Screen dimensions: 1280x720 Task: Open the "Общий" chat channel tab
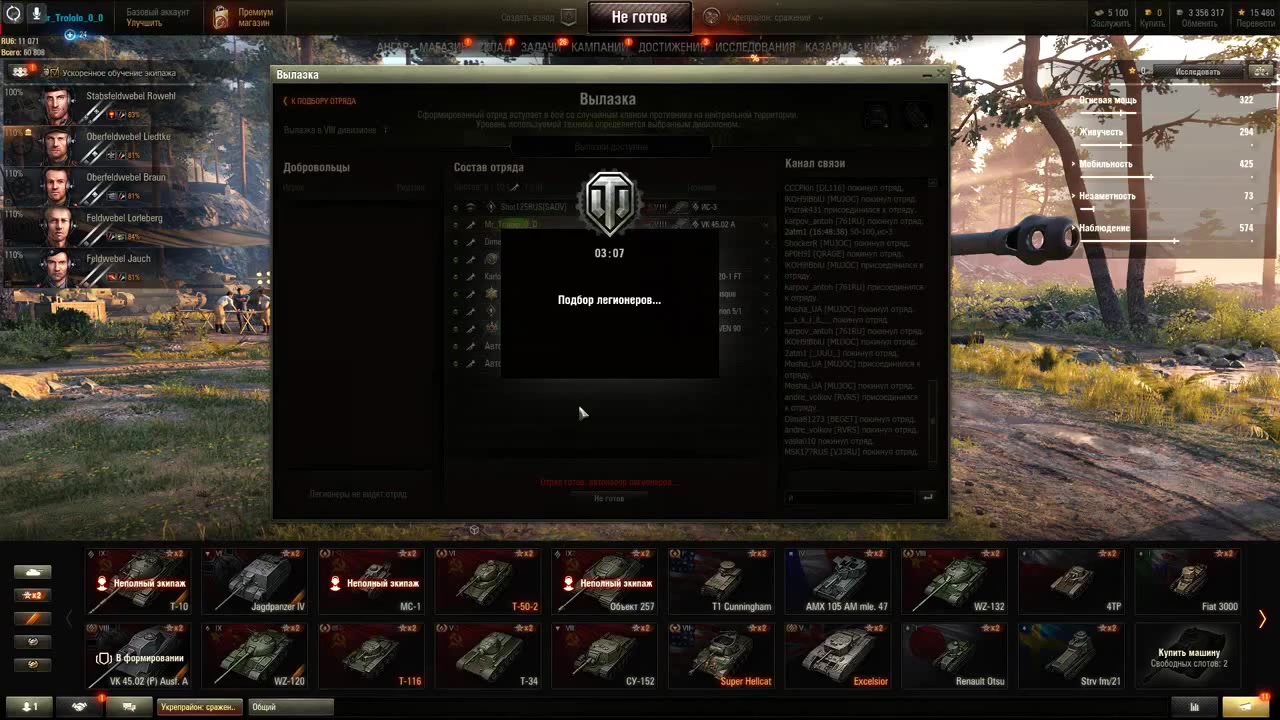point(290,707)
